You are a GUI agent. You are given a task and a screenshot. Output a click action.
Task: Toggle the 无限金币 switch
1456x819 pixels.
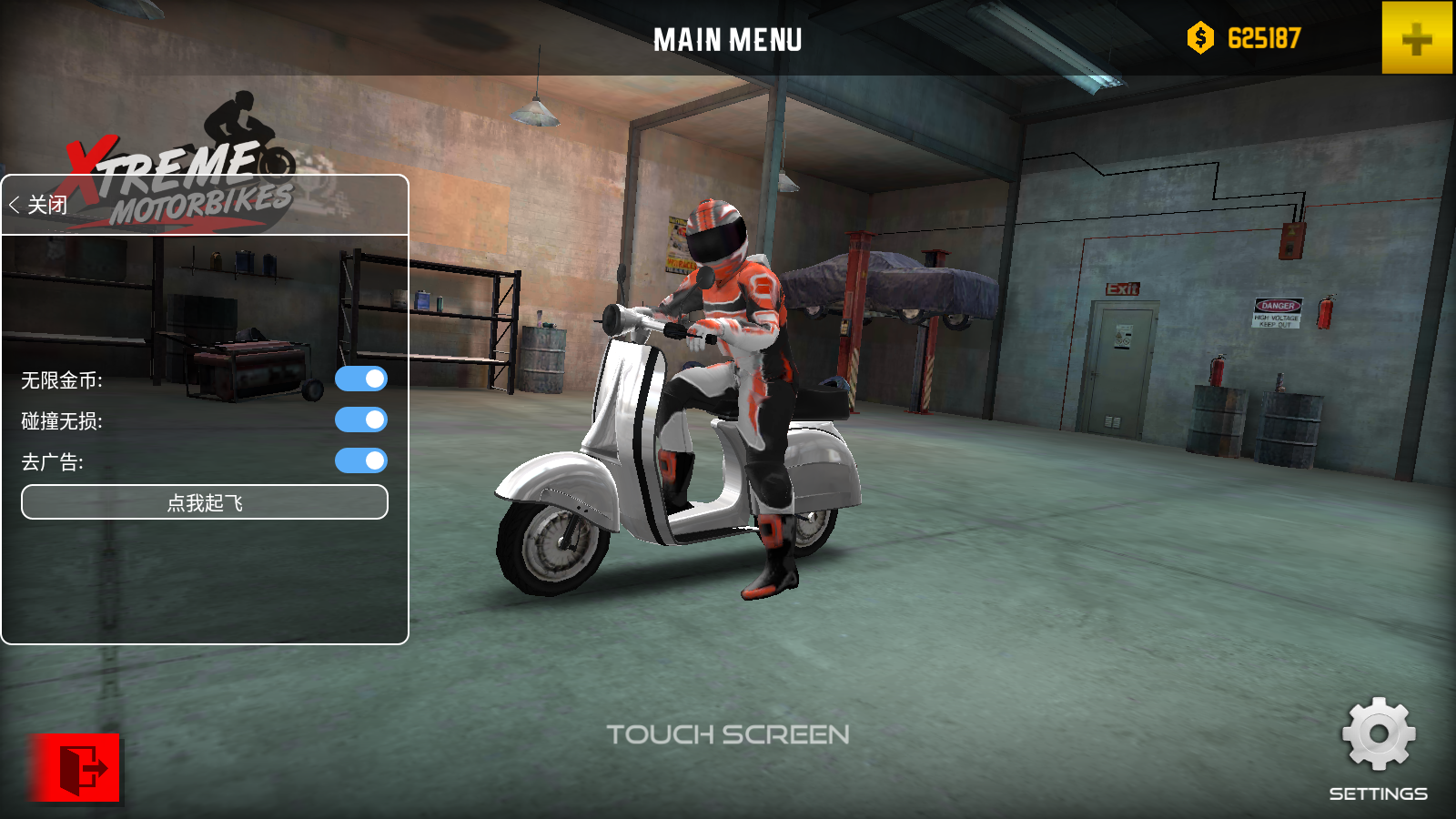pos(361,379)
